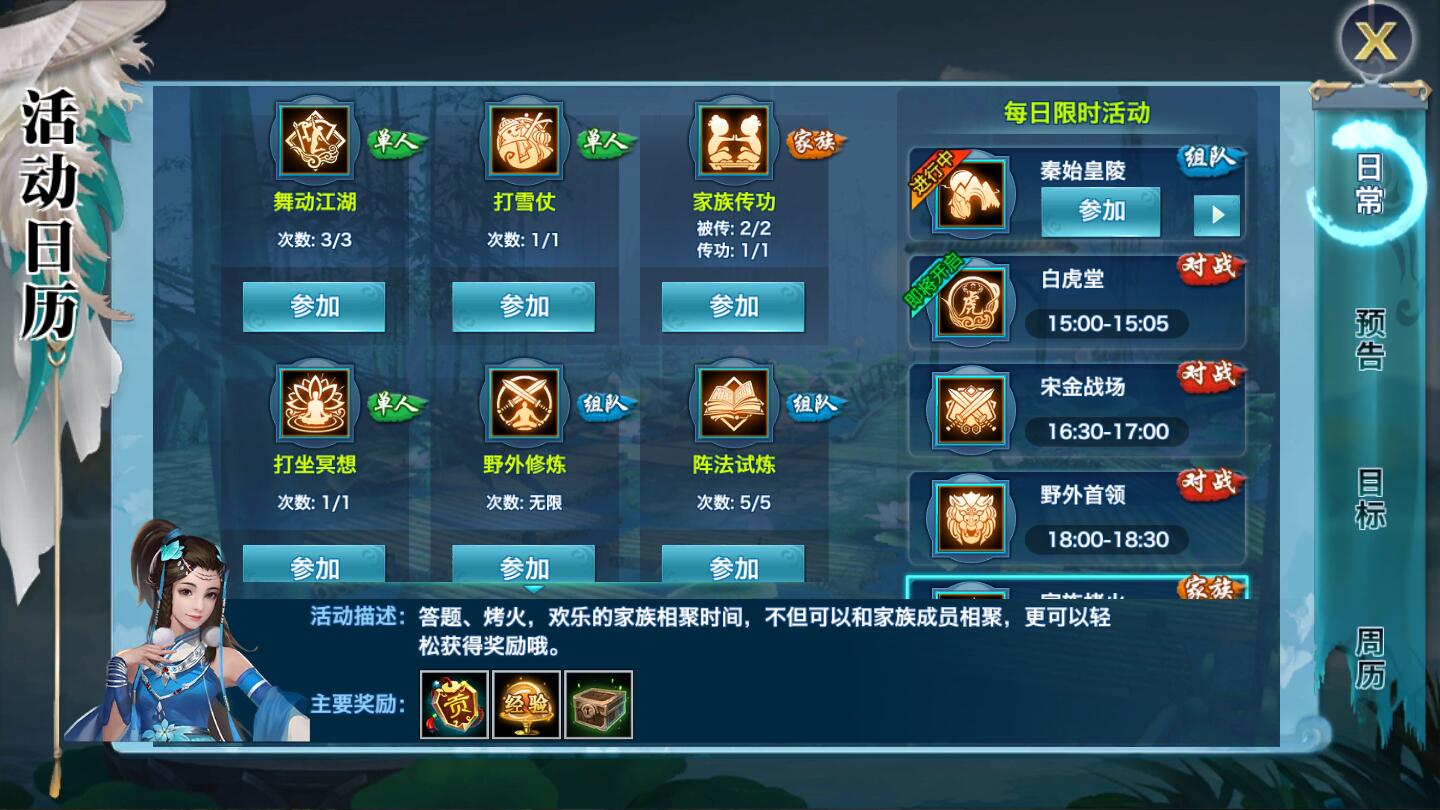Click the 秦始皇陵 mountain icon
Viewport: 1440px width, 810px height.
click(x=968, y=193)
